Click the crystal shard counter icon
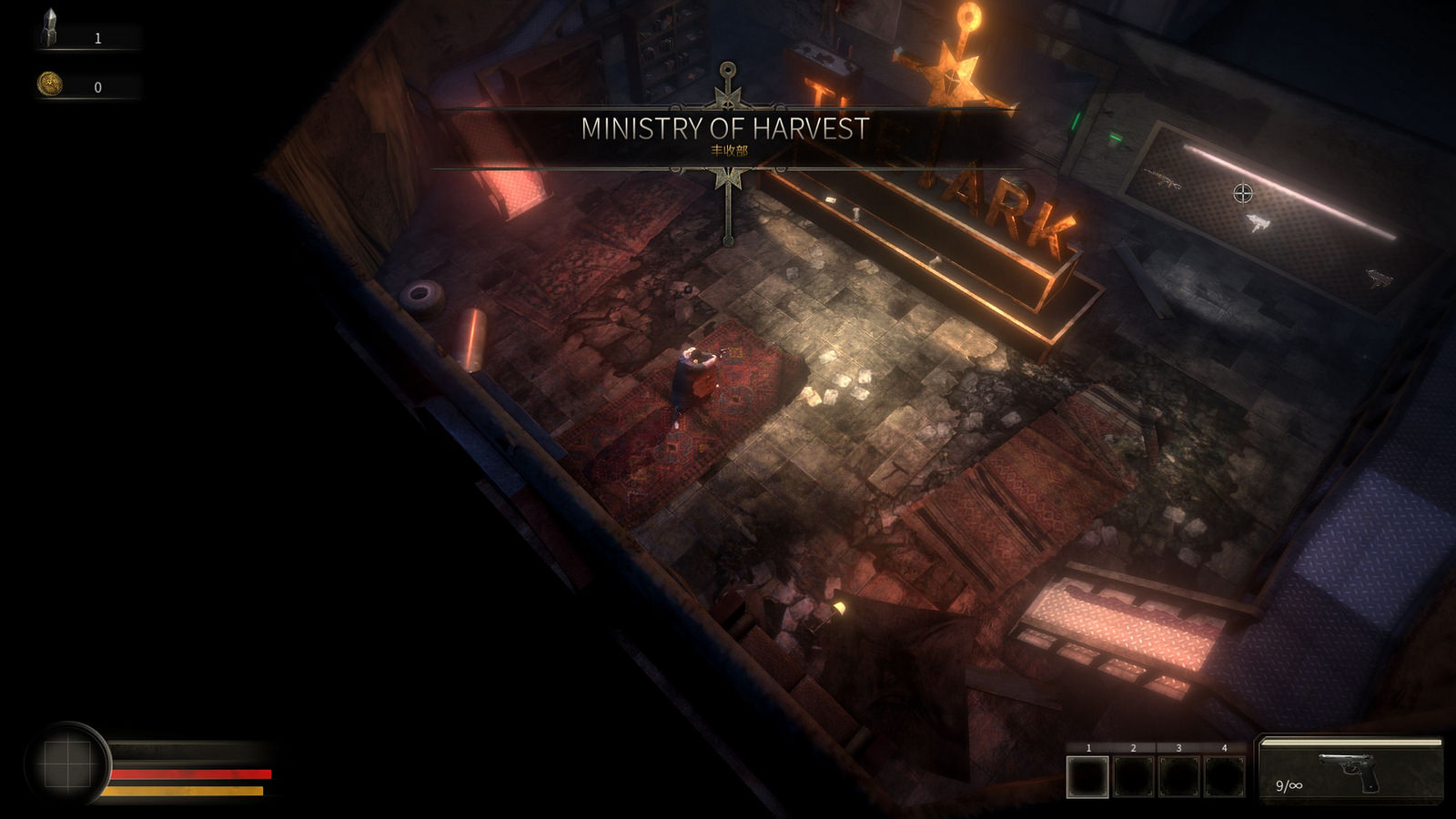Viewport: 1456px width, 819px height. point(49,29)
